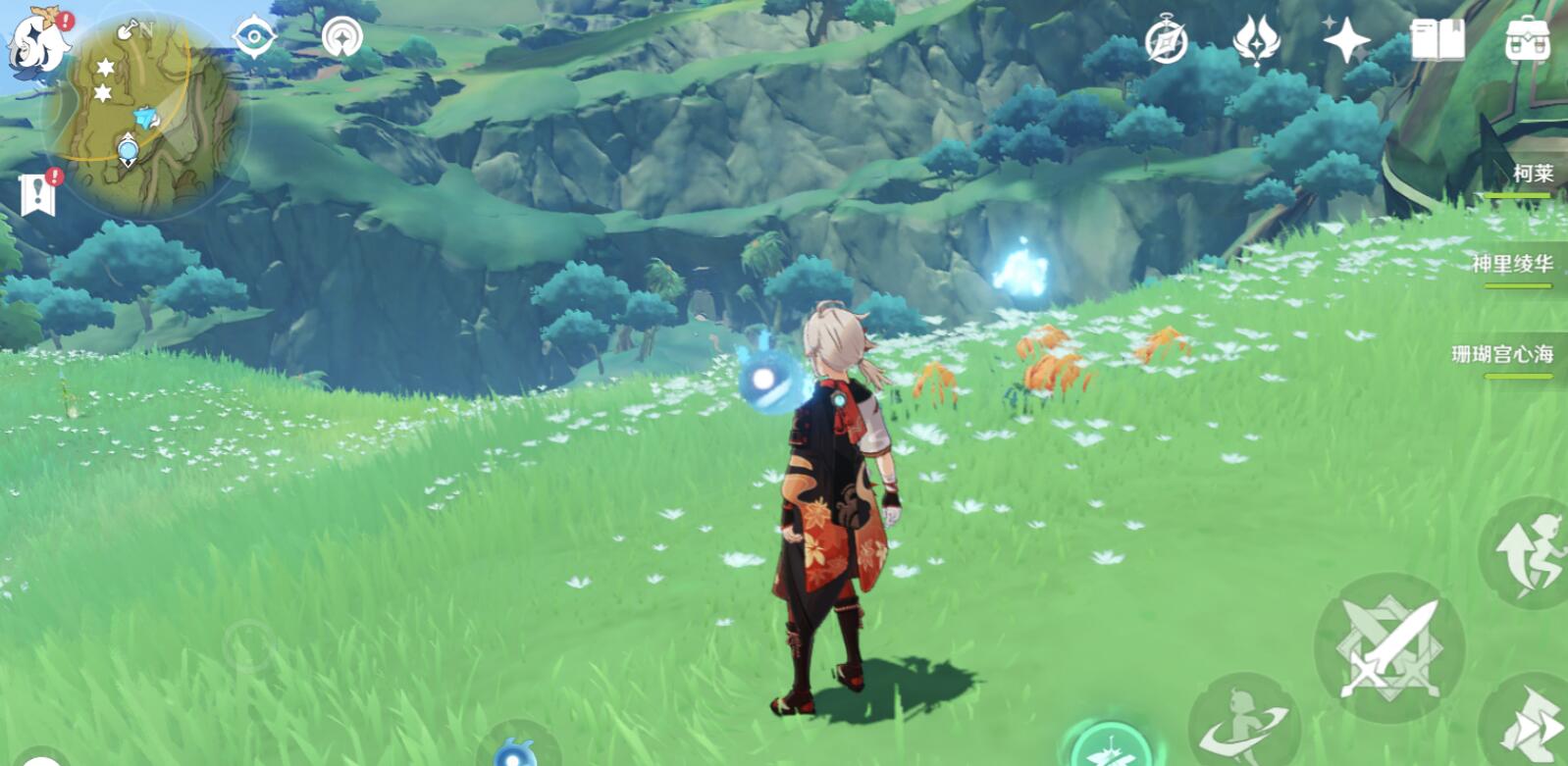
Task: Open the backpack inventory
Action: click(x=1527, y=41)
